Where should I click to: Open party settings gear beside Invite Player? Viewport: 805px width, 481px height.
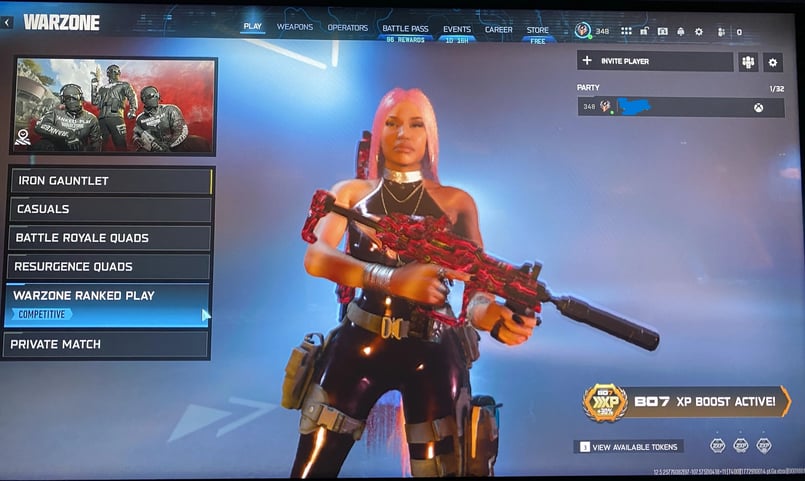click(x=773, y=62)
